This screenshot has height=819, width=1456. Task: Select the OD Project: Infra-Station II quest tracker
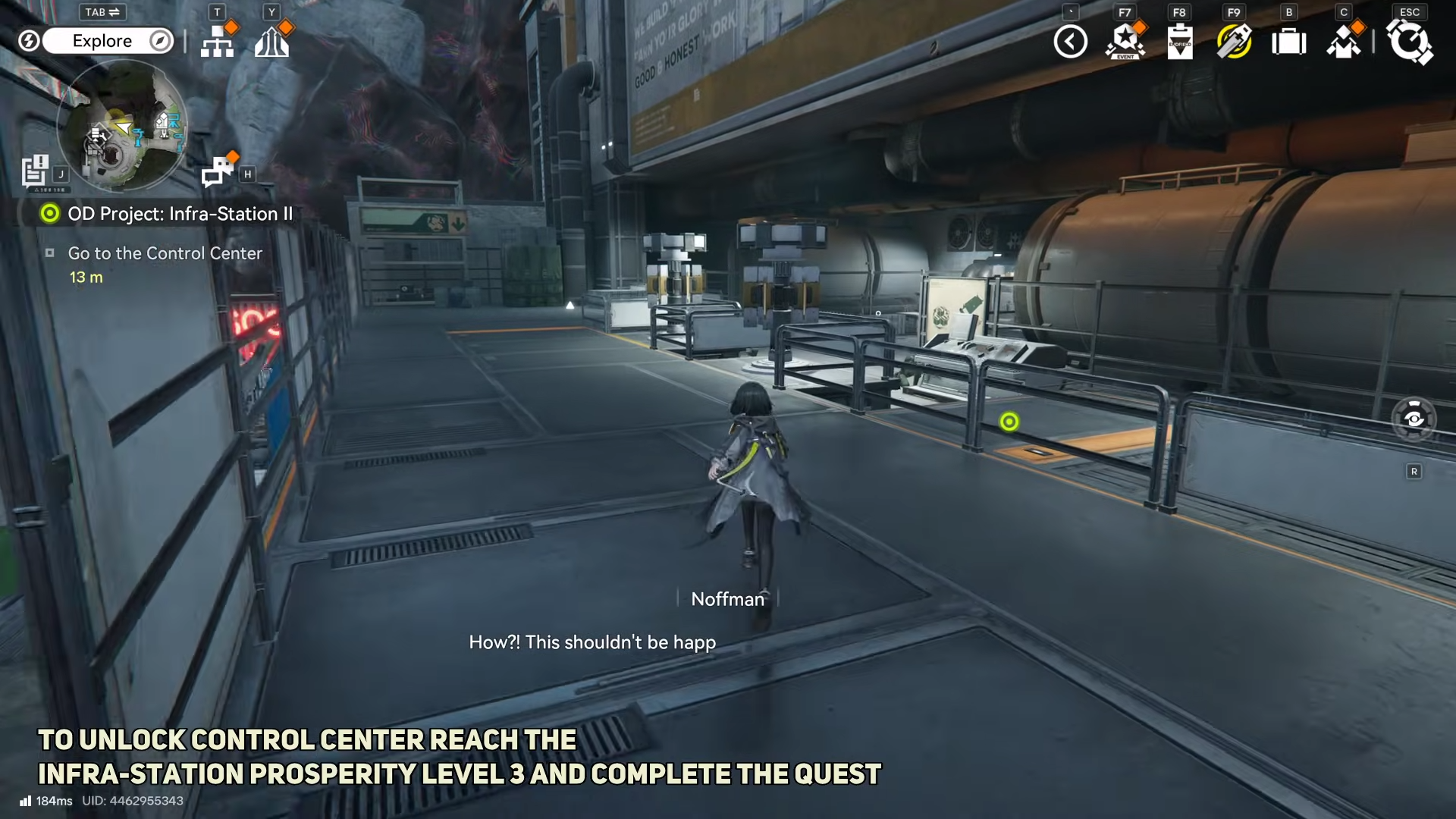180,214
